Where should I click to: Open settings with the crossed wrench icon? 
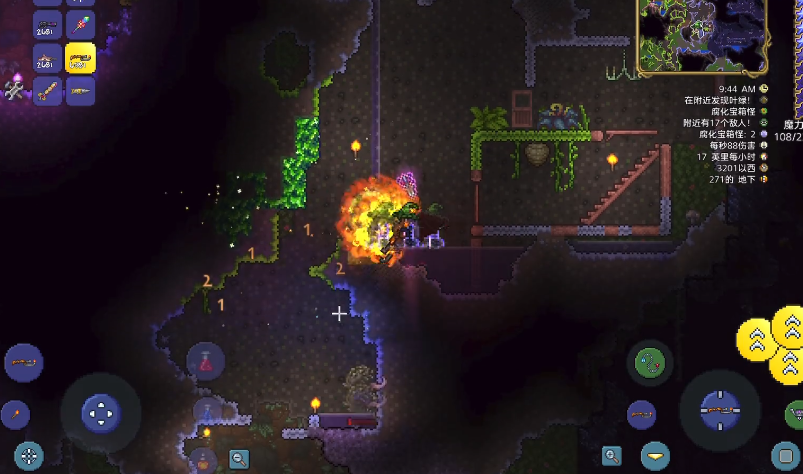(14, 92)
